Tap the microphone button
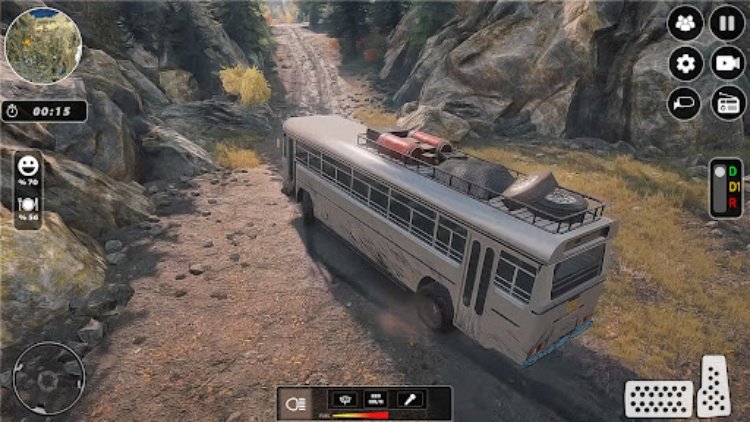 click(x=408, y=399)
